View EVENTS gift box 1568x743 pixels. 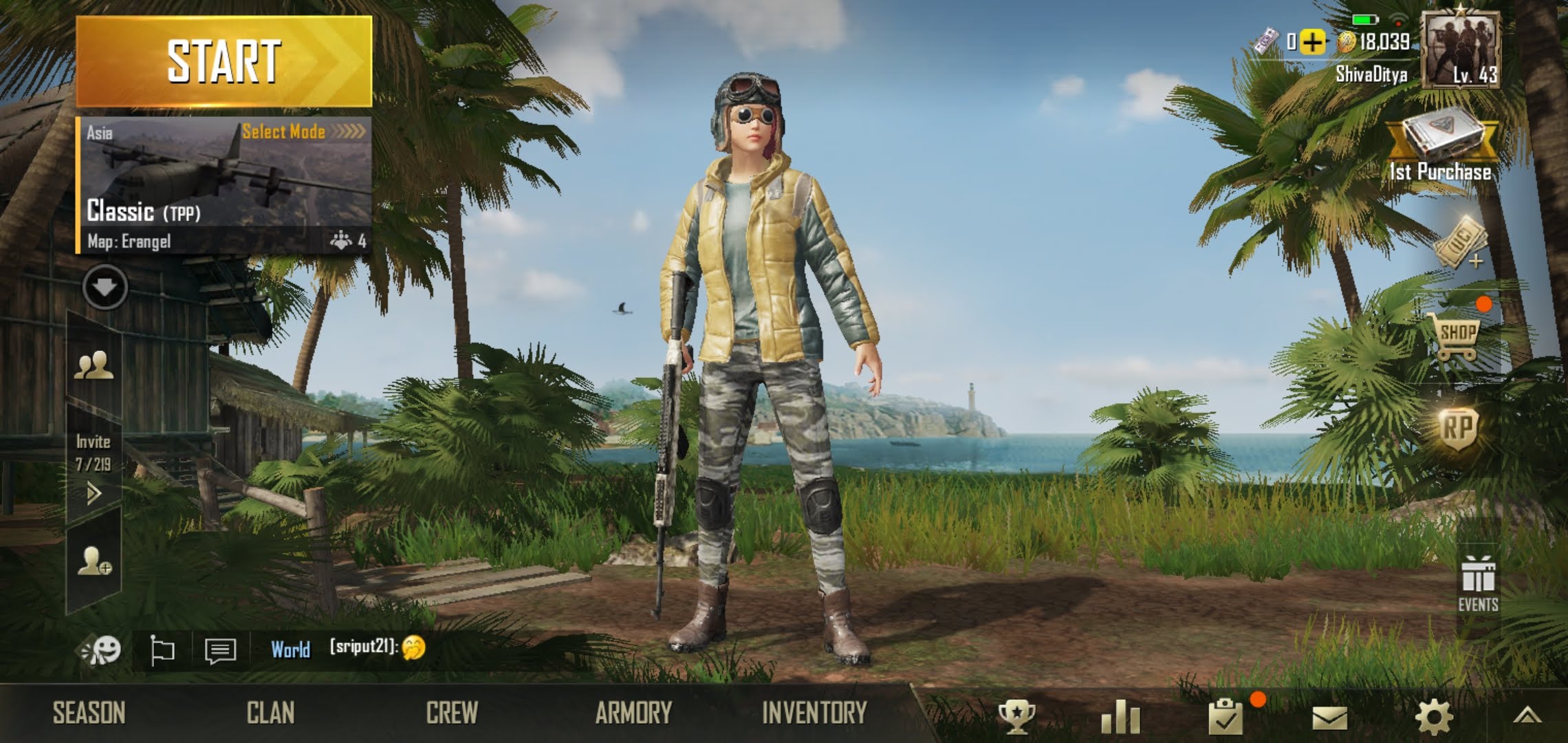click(1478, 583)
